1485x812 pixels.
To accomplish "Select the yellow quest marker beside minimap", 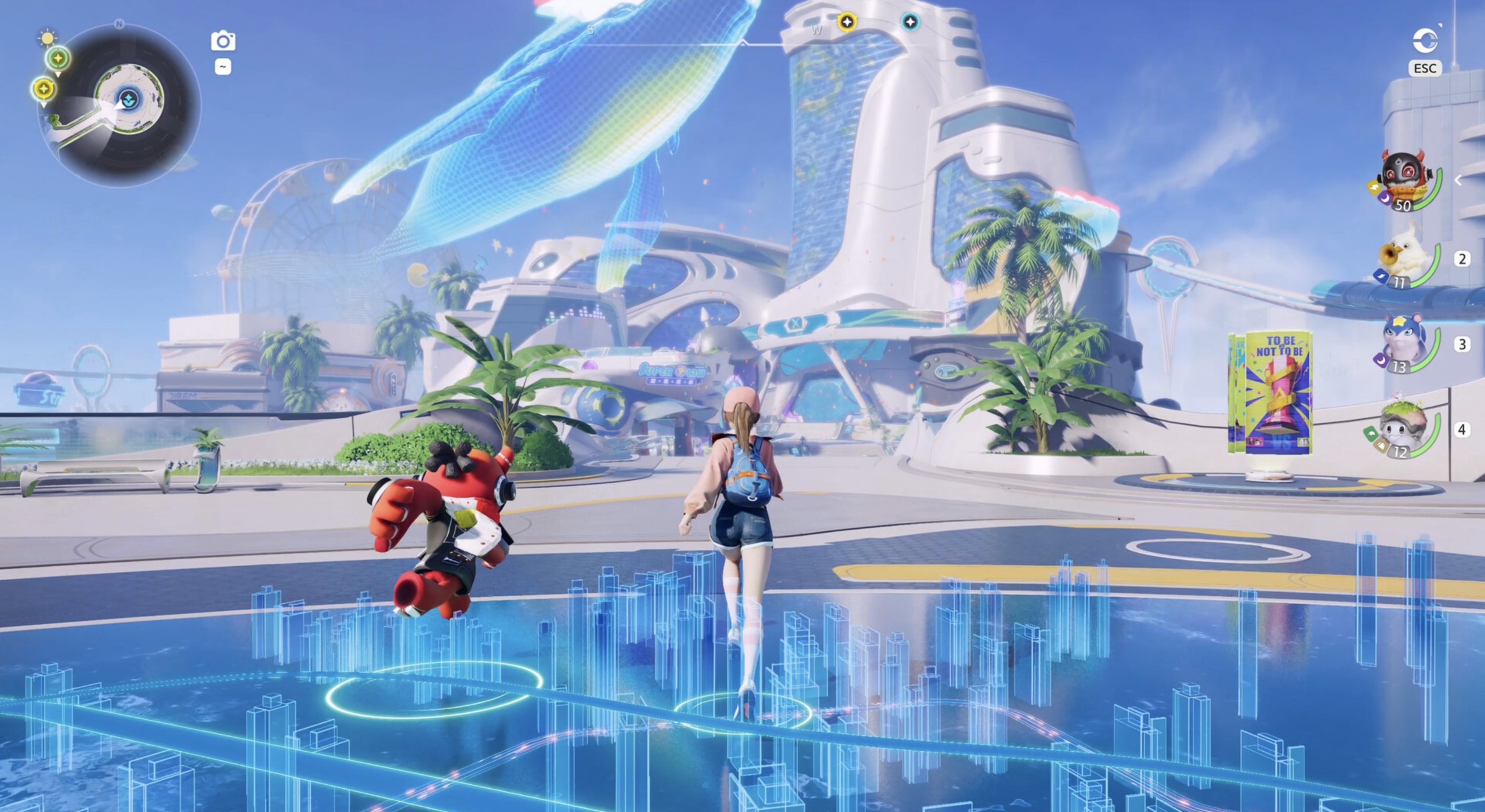I will coord(44,89).
